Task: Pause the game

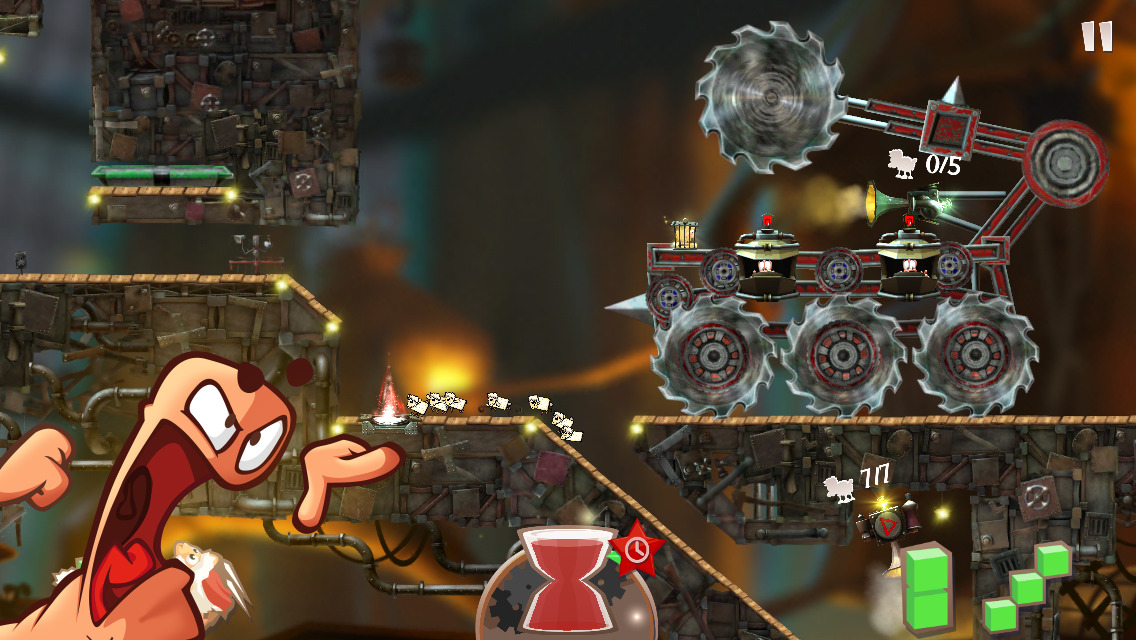Action: (1097, 36)
